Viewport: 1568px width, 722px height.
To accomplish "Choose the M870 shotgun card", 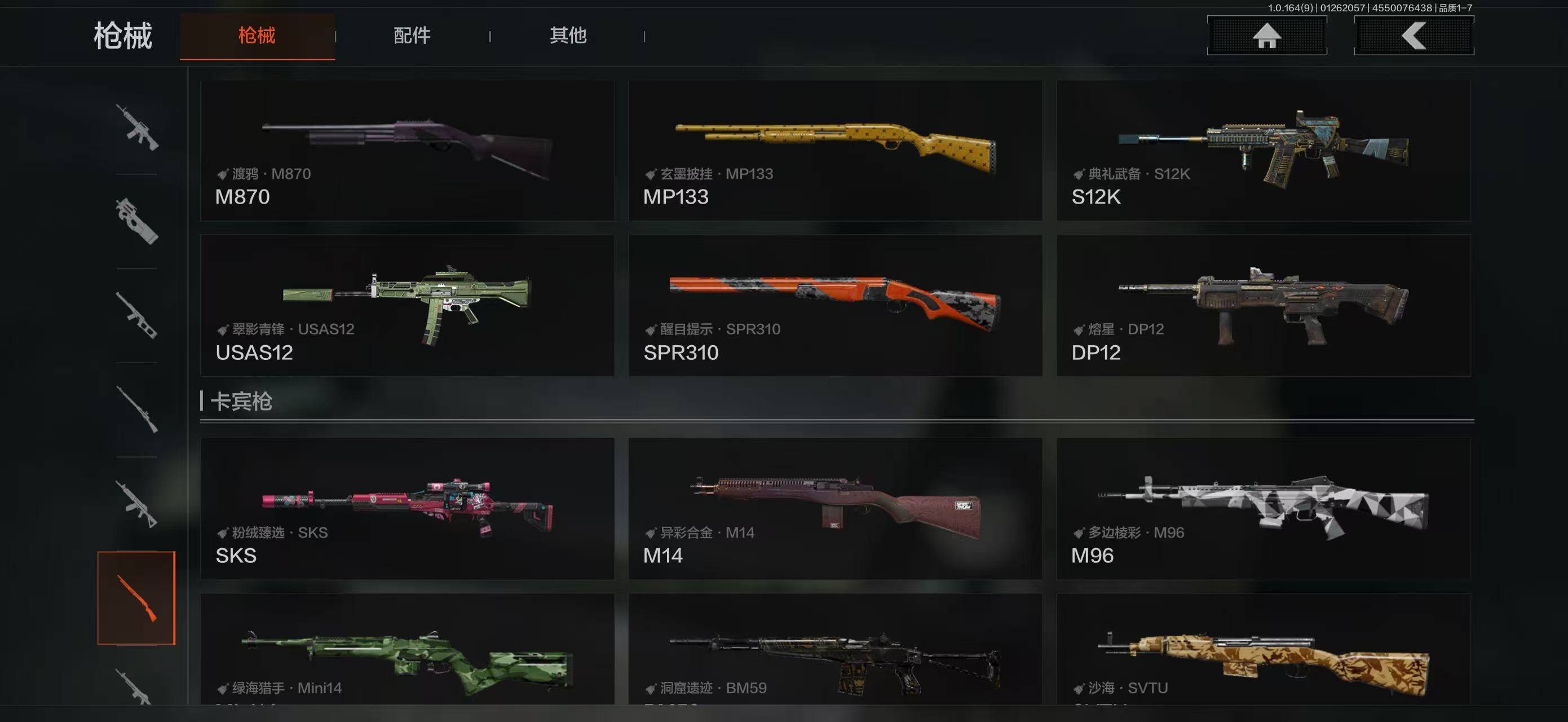I will 407,151.
